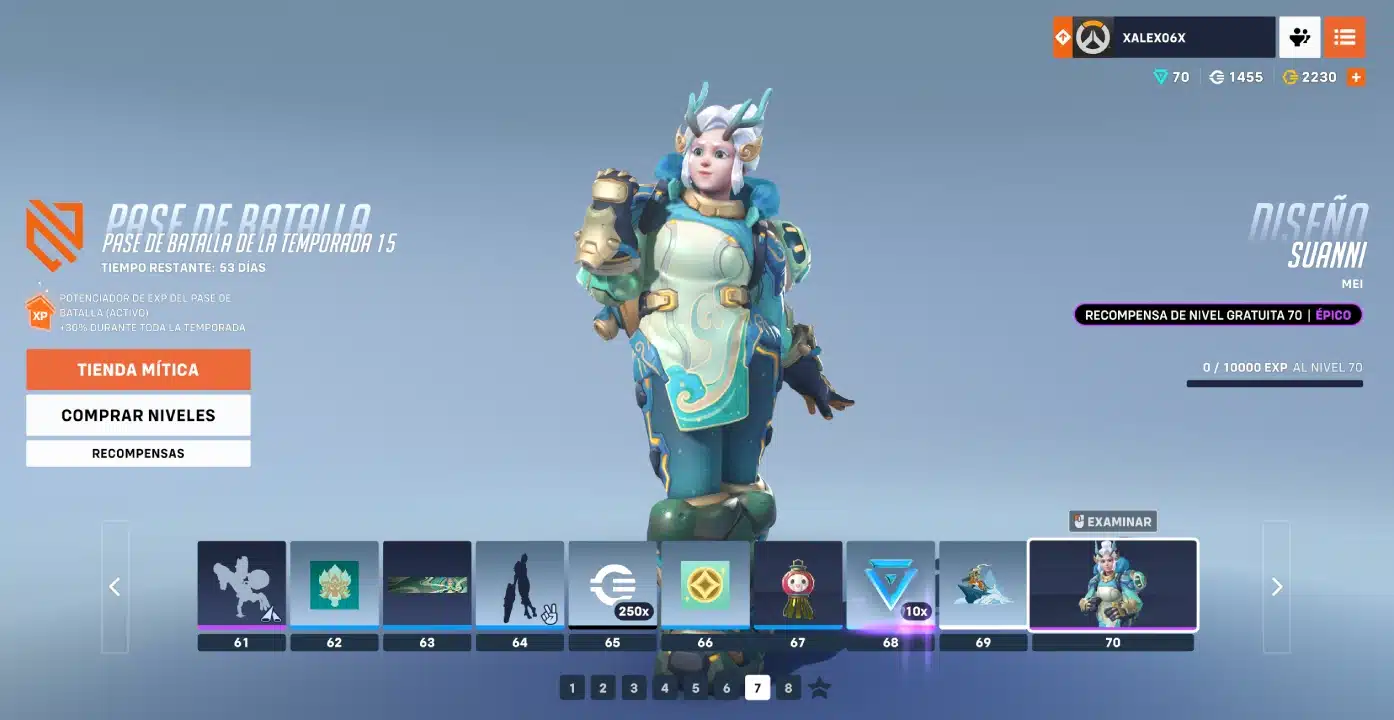Open the social menu icon
Viewport: 1394px width, 720px height.
pos(1299,38)
